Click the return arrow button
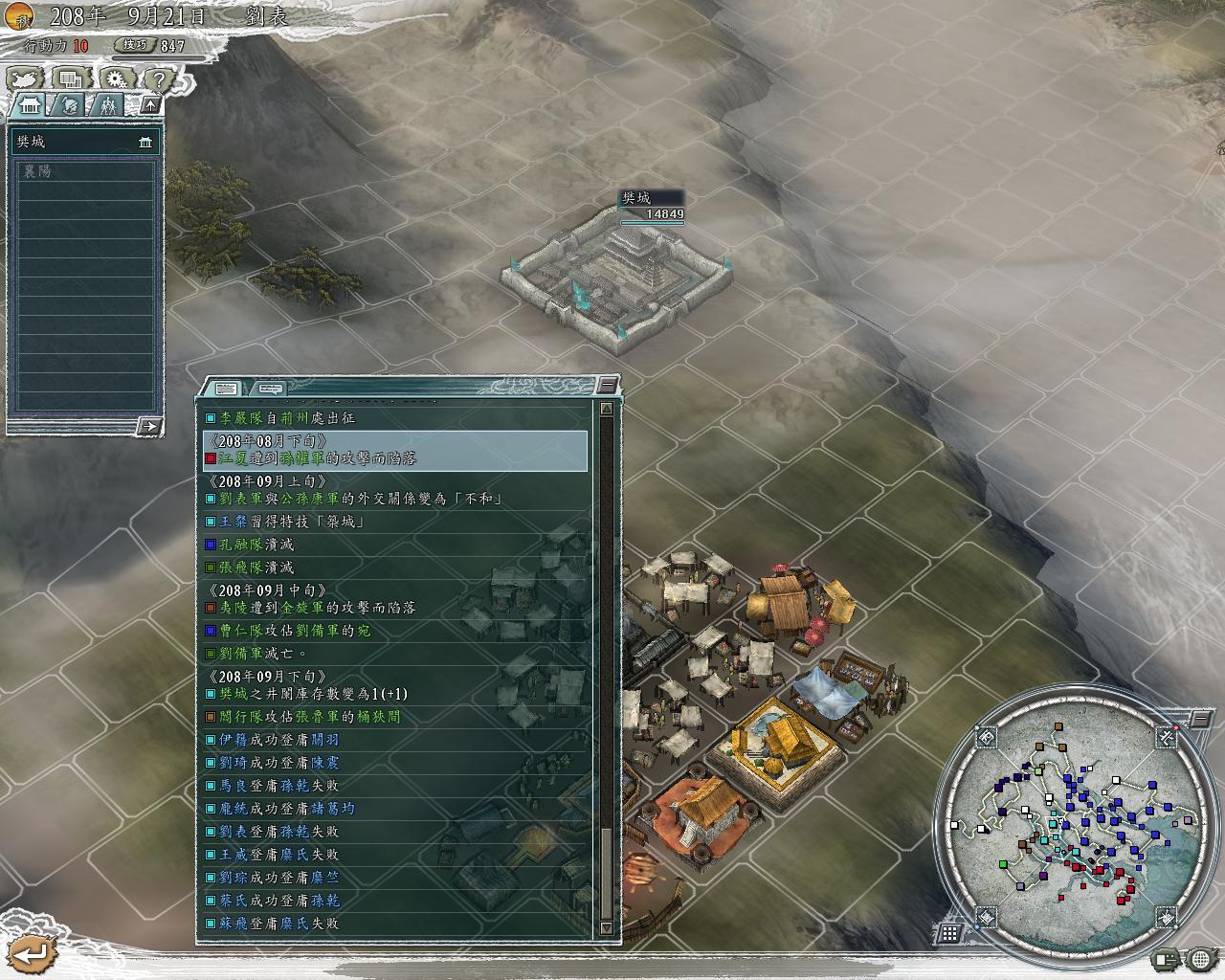This screenshot has width=1225, height=980. 31,953
